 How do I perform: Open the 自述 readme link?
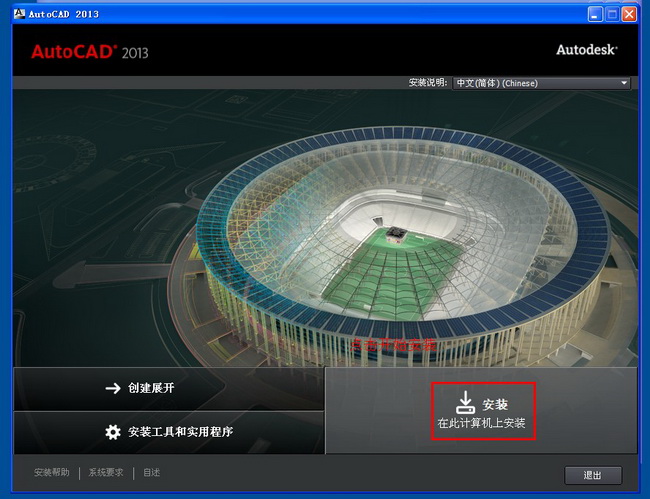coord(151,473)
